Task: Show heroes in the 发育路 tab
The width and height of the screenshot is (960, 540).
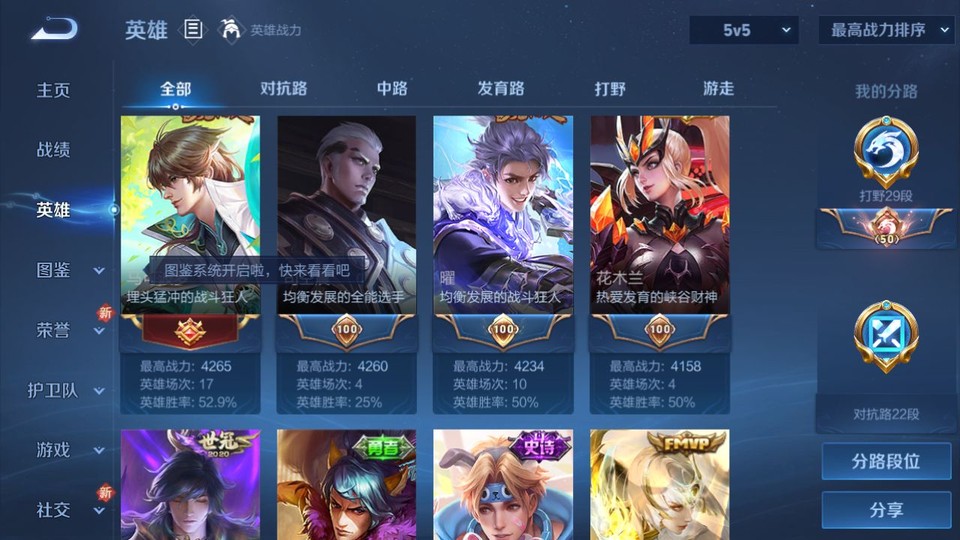Action: coord(500,88)
